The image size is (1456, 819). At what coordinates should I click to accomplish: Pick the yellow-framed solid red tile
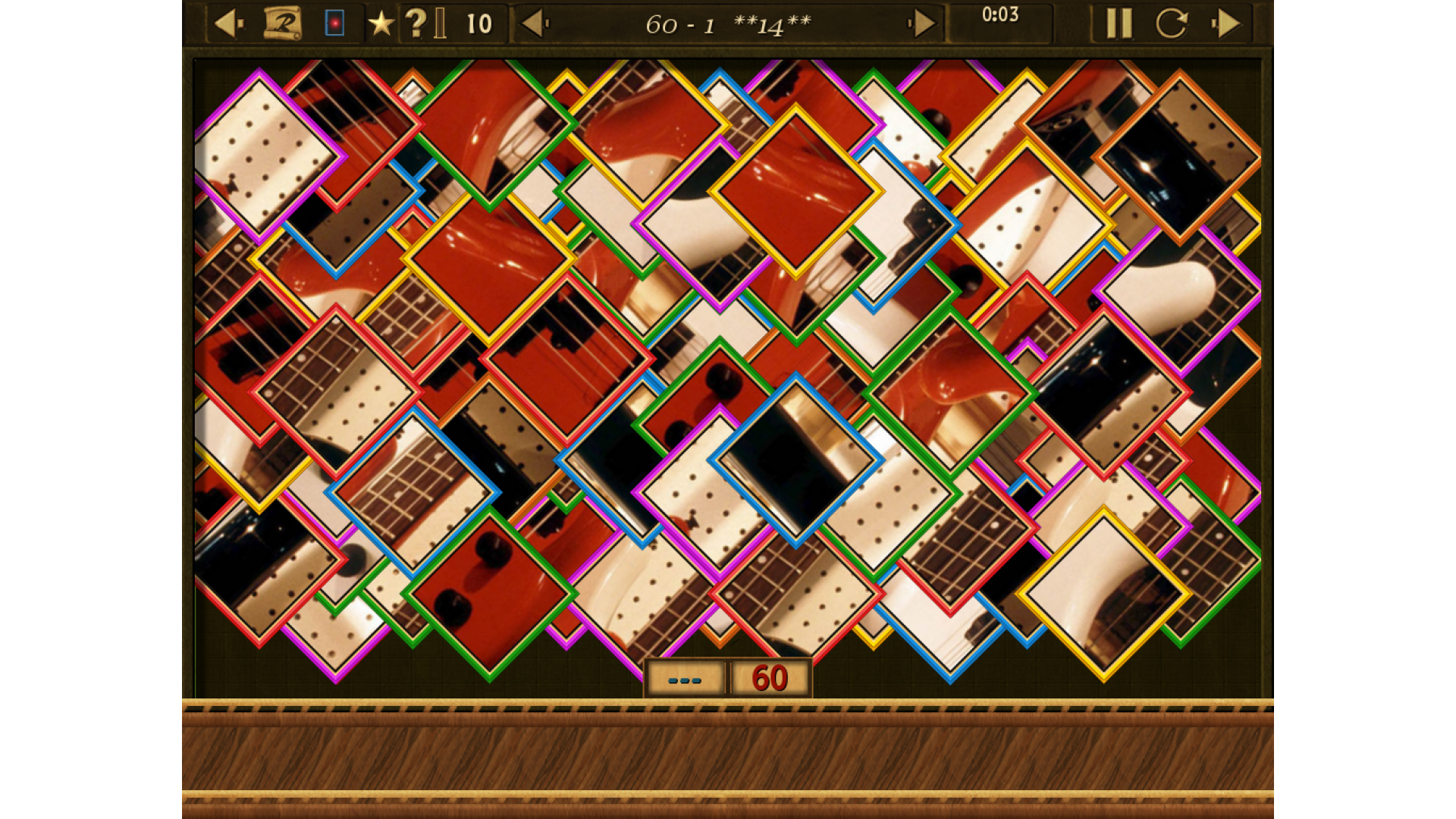(x=795, y=191)
